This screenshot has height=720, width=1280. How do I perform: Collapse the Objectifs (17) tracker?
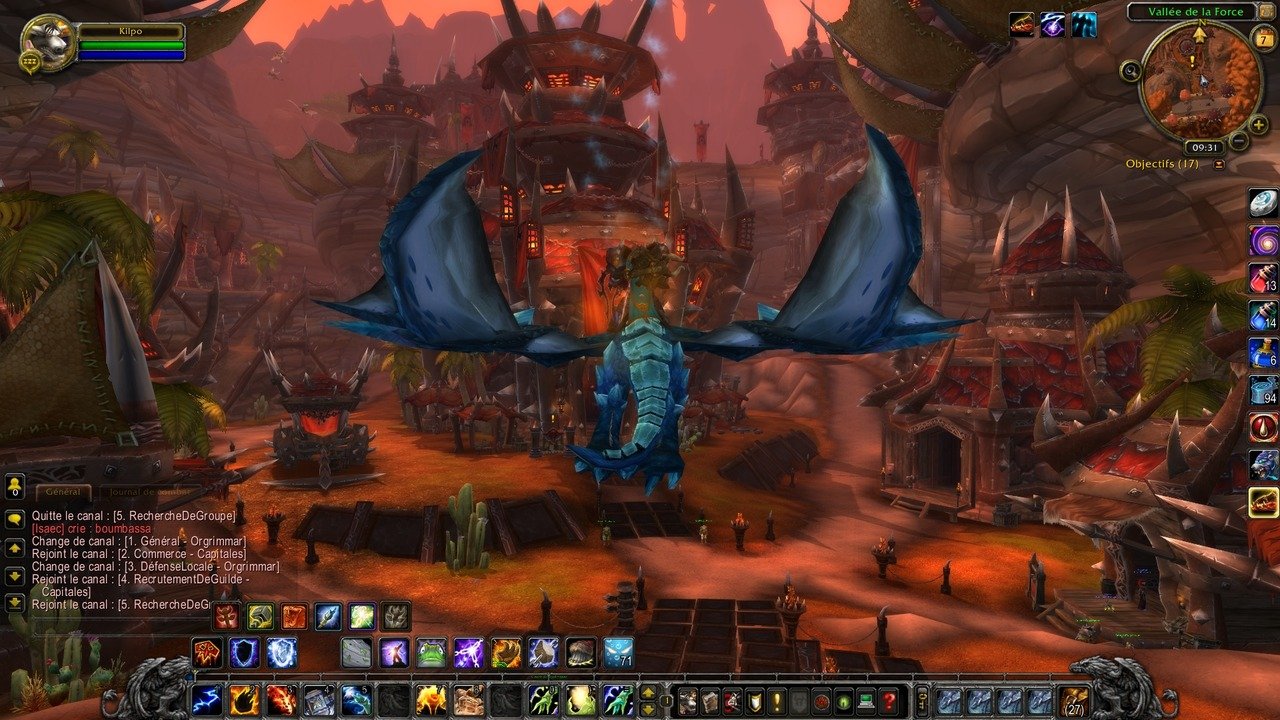(x=1218, y=164)
